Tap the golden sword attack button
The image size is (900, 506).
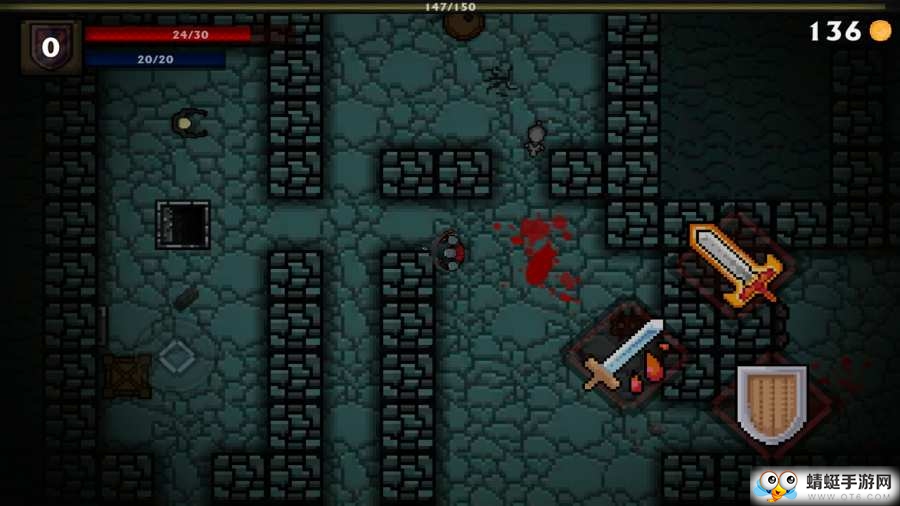(738, 264)
